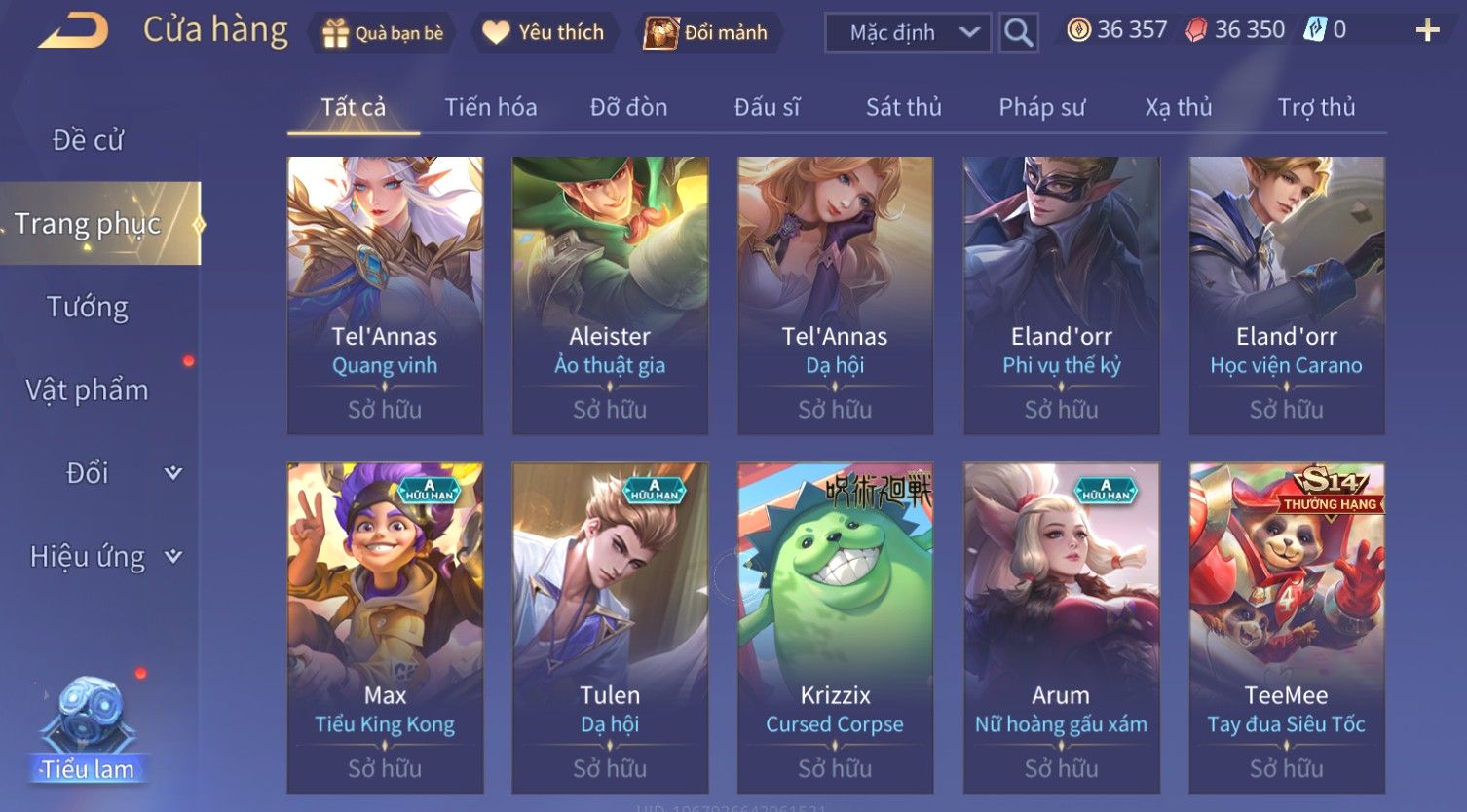The width and height of the screenshot is (1467, 812).
Task: Choose the Trợ thủ tab
Action: (1316, 107)
